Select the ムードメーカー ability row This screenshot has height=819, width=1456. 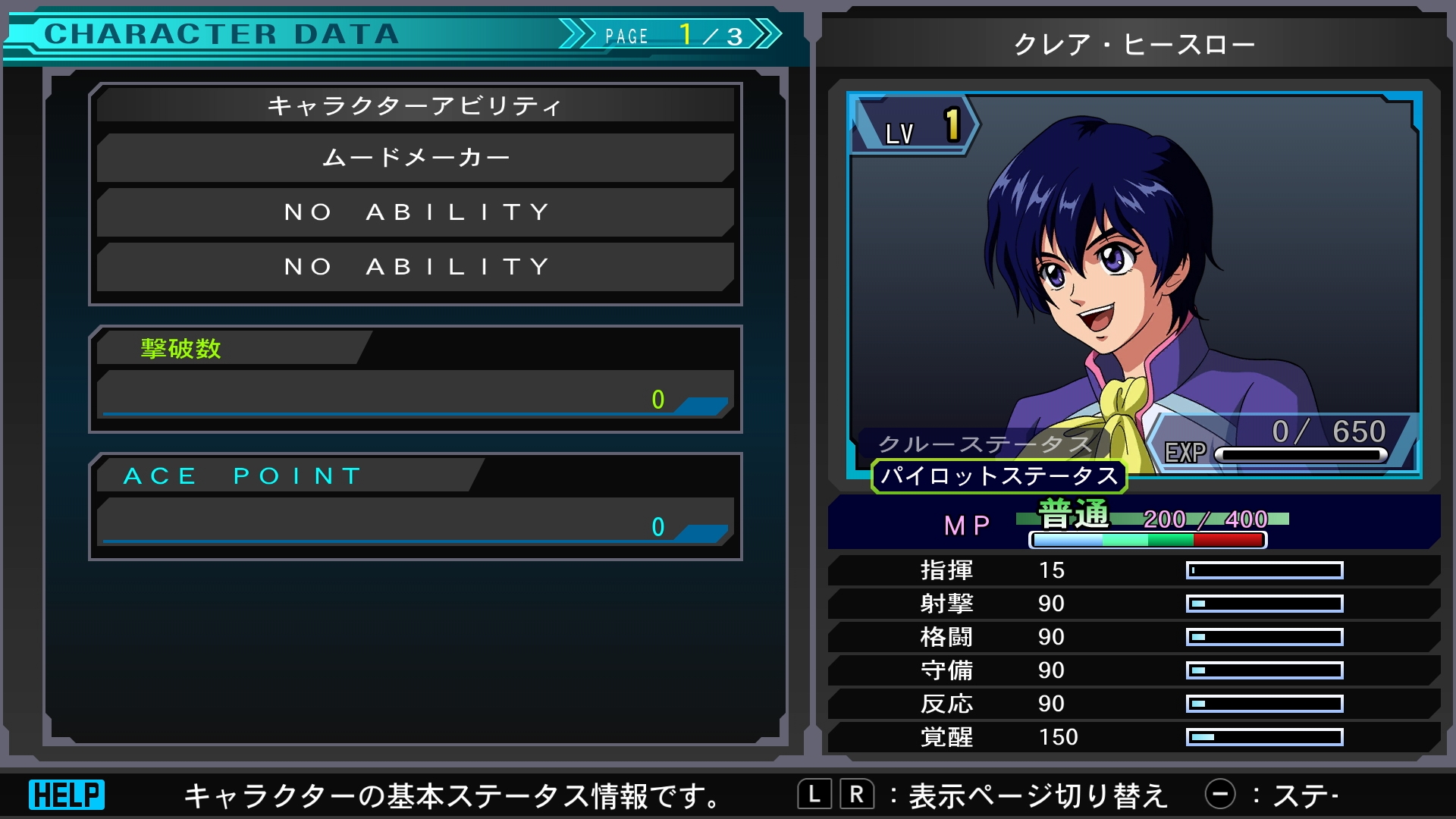pos(416,158)
